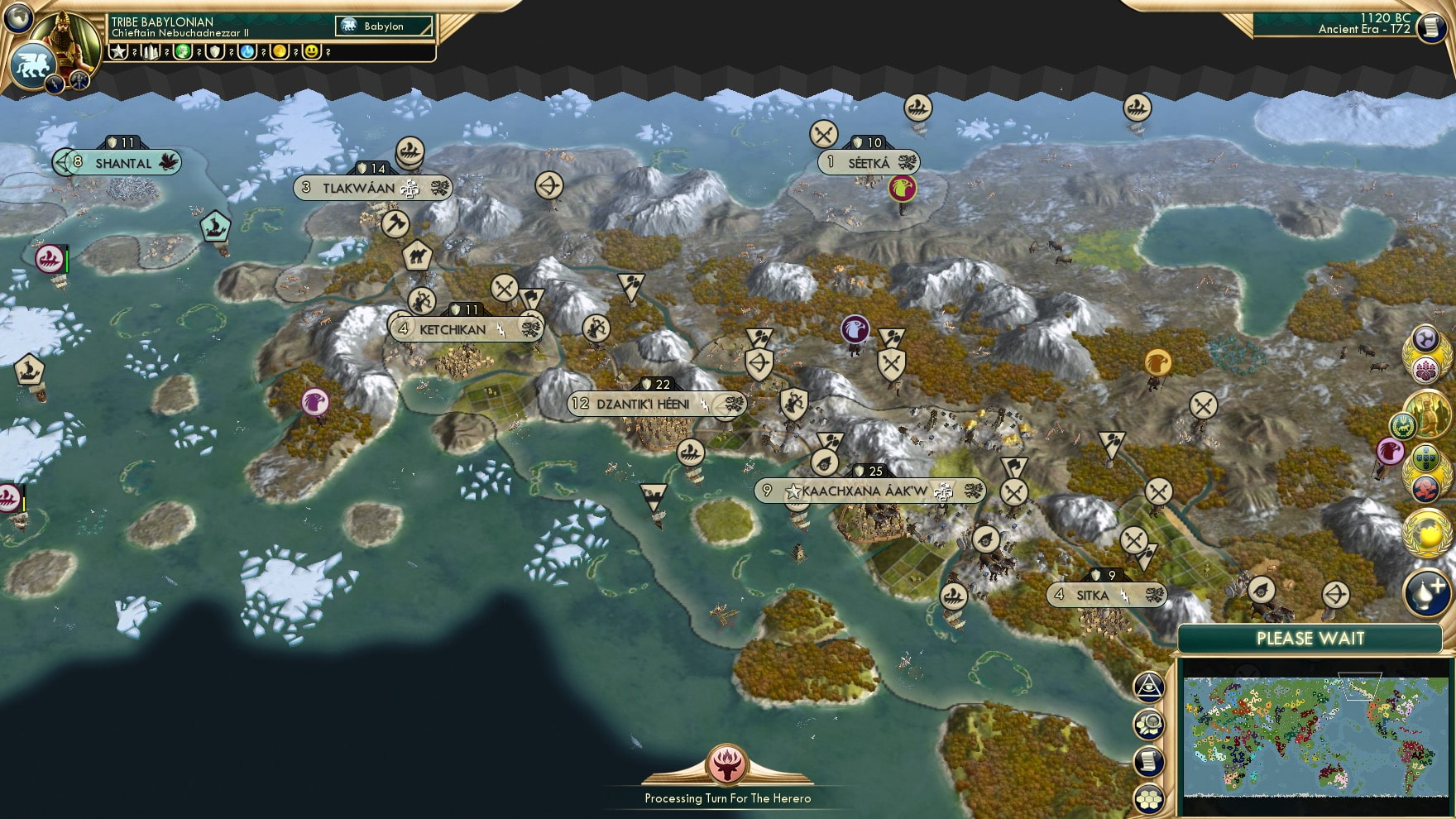Select the Sitka city banner

(1106, 593)
